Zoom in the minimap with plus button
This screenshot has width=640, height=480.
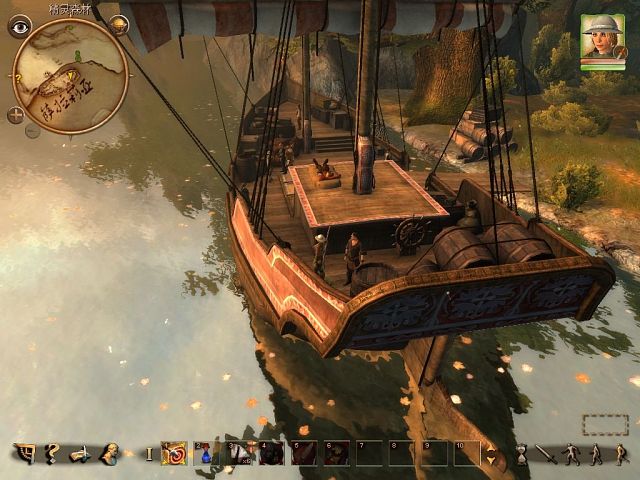[x=16, y=115]
